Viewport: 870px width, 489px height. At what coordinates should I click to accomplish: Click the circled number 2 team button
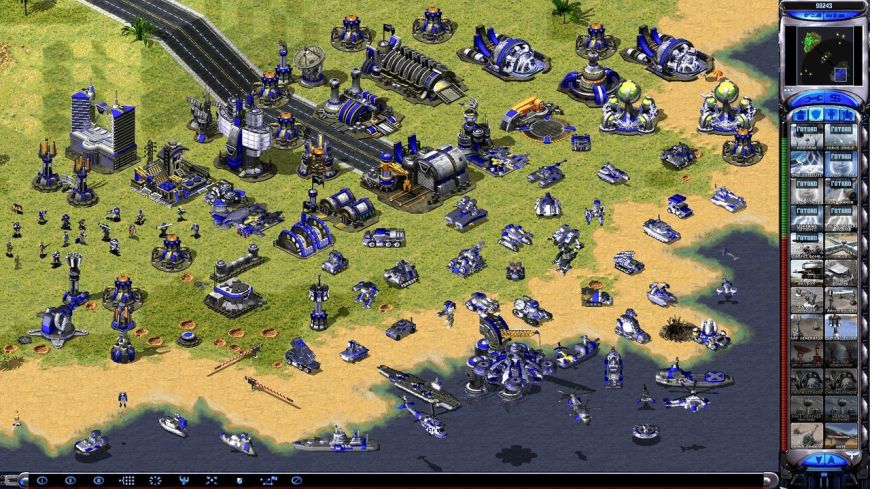click(70, 481)
